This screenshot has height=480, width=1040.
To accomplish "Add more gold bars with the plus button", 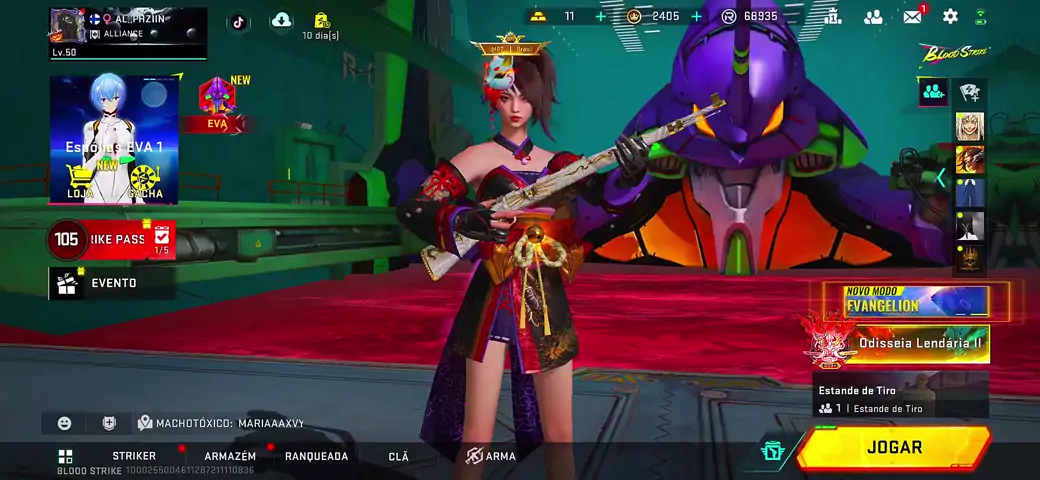I will coord(600,16).
